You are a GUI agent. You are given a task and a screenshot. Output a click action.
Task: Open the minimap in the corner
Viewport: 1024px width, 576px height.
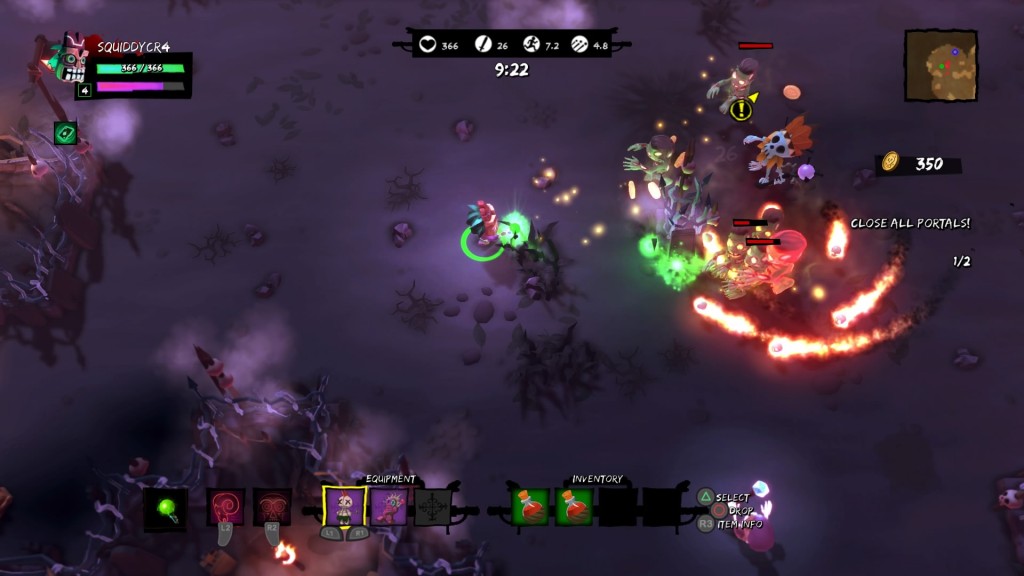[941, 65]
